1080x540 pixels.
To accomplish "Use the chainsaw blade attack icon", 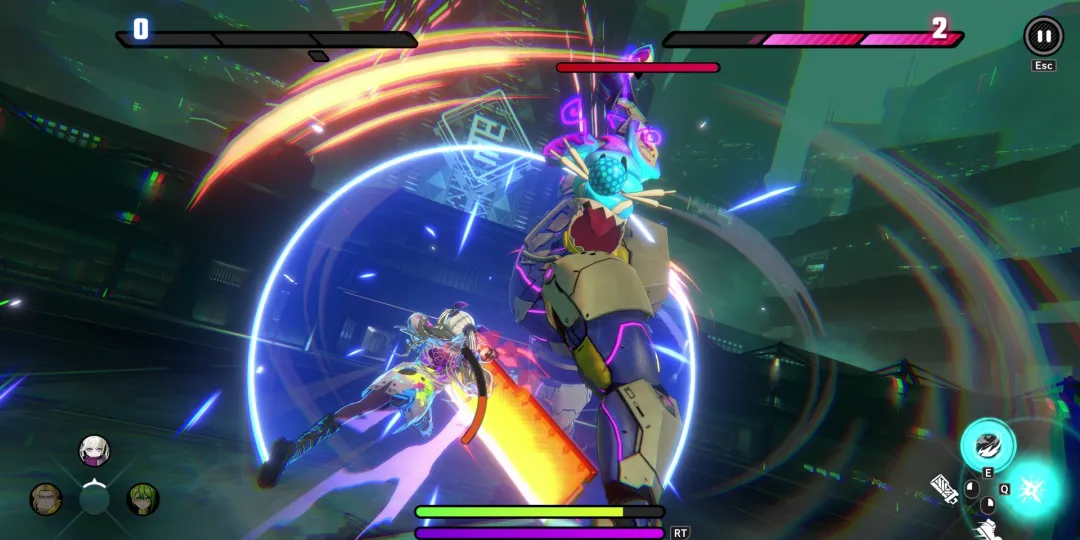I will (944, 488).
